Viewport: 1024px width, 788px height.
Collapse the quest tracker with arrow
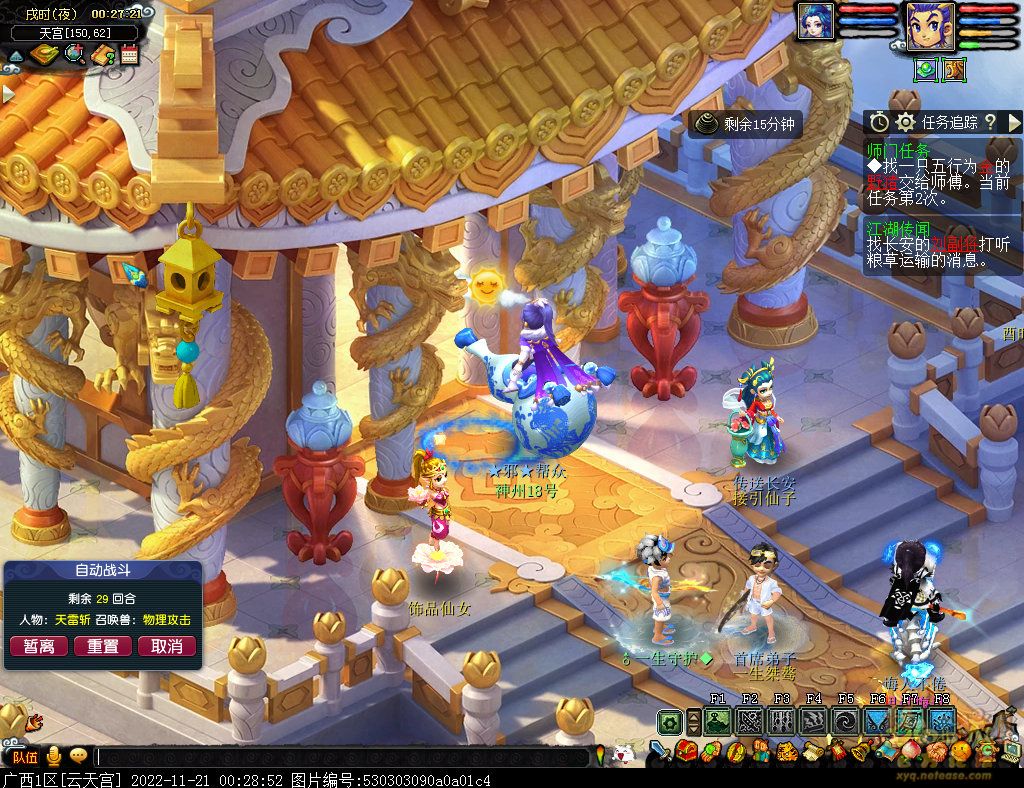[1015, 122]
